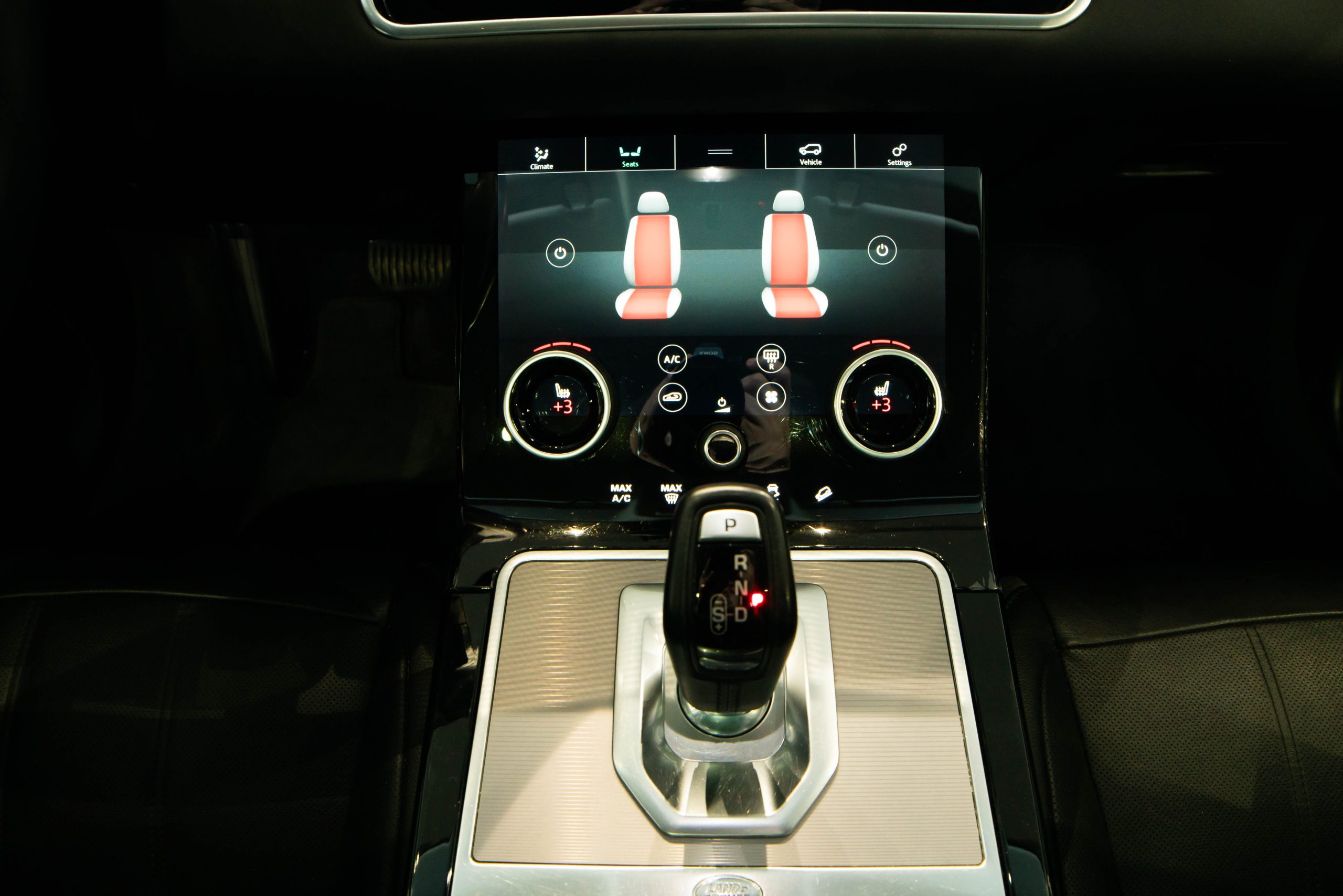
Task: Toggle the air recirculation button
Action: (x=673, y=397)
